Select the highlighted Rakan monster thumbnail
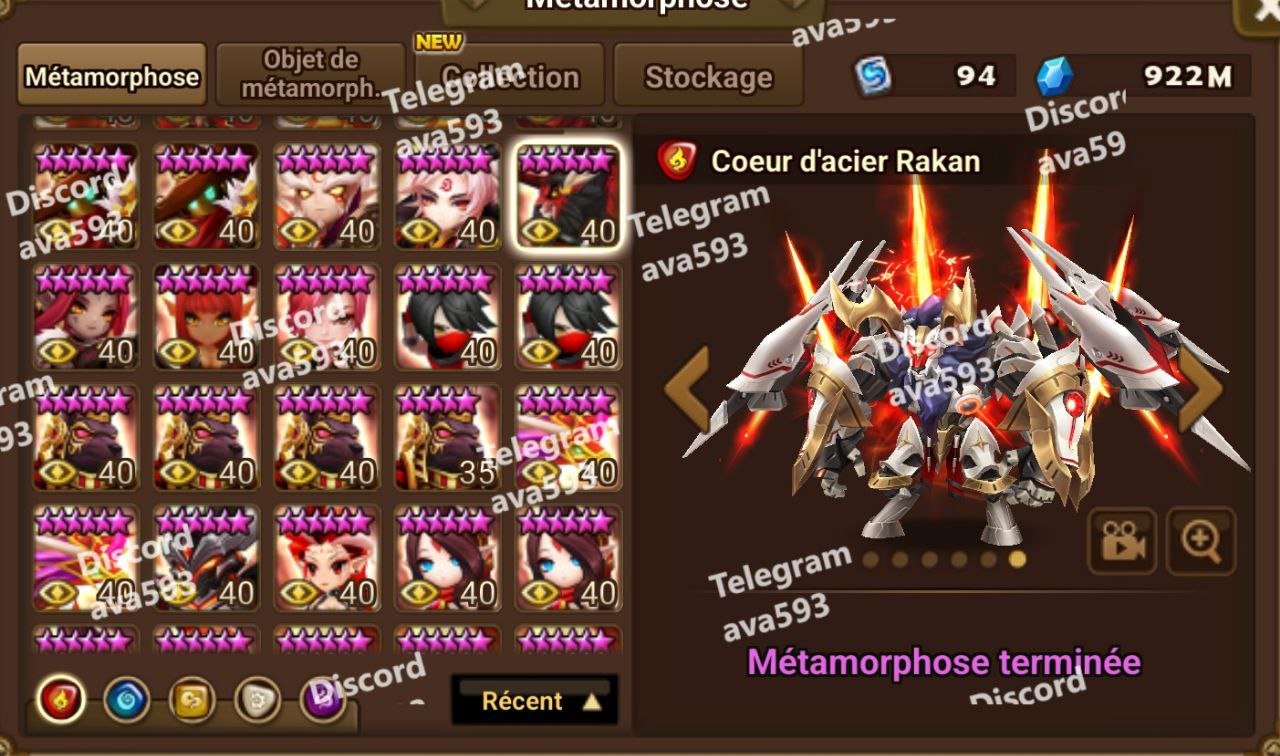Image resolution: width=1280 pixels, height=756 pixels. tap(568, 196)
